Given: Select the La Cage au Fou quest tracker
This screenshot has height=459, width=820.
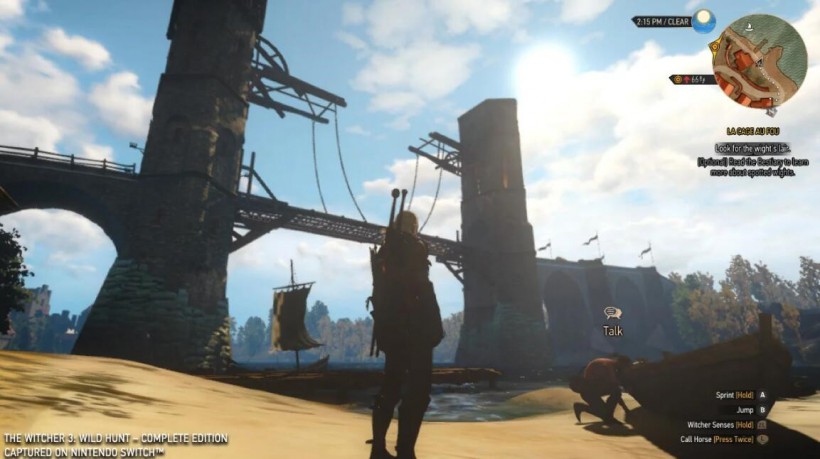Looking at the screenshot, I should coord(754,131).
